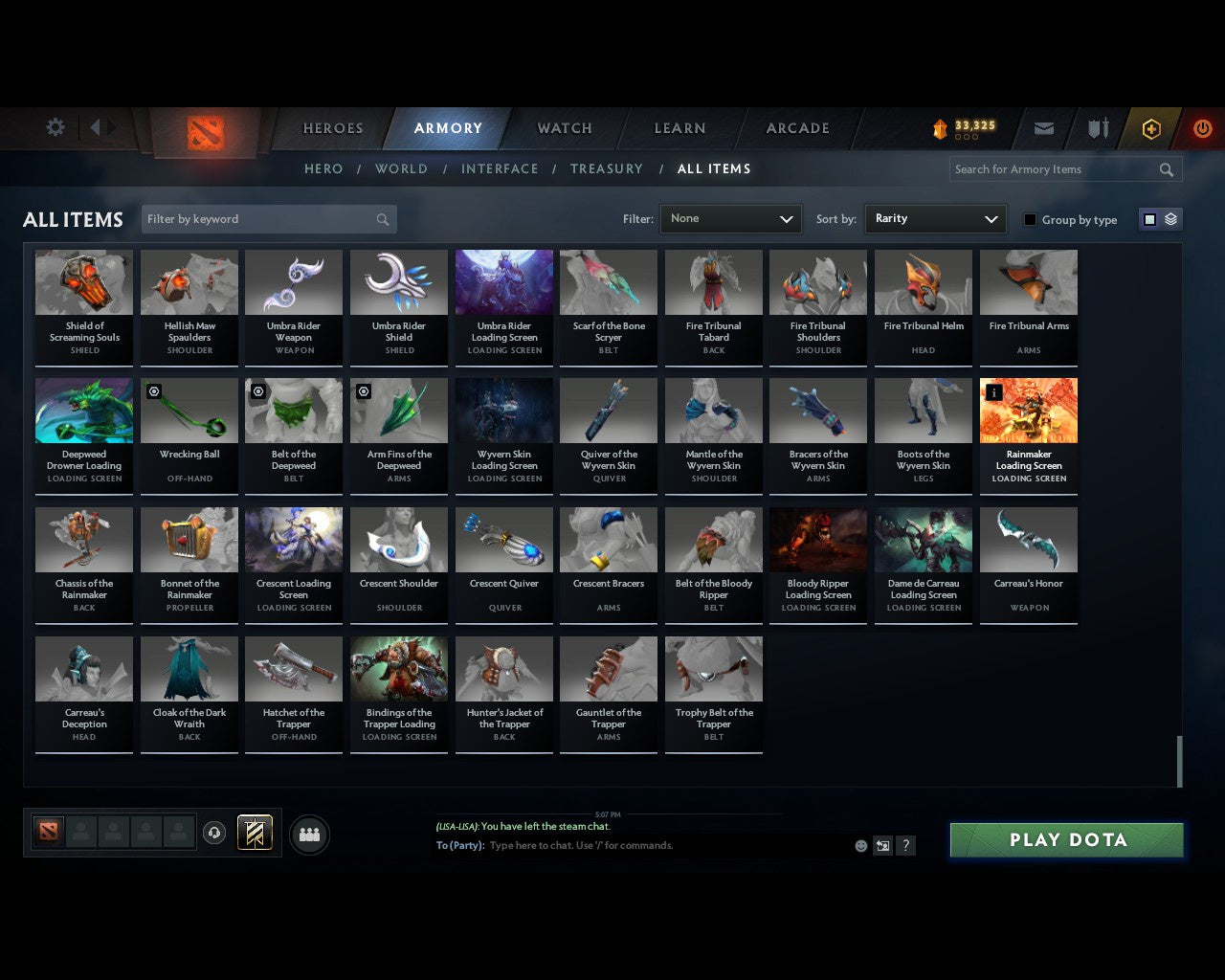Open the TREASURY section
This screenshot has width=1225, height=980.
pos(606,168)
